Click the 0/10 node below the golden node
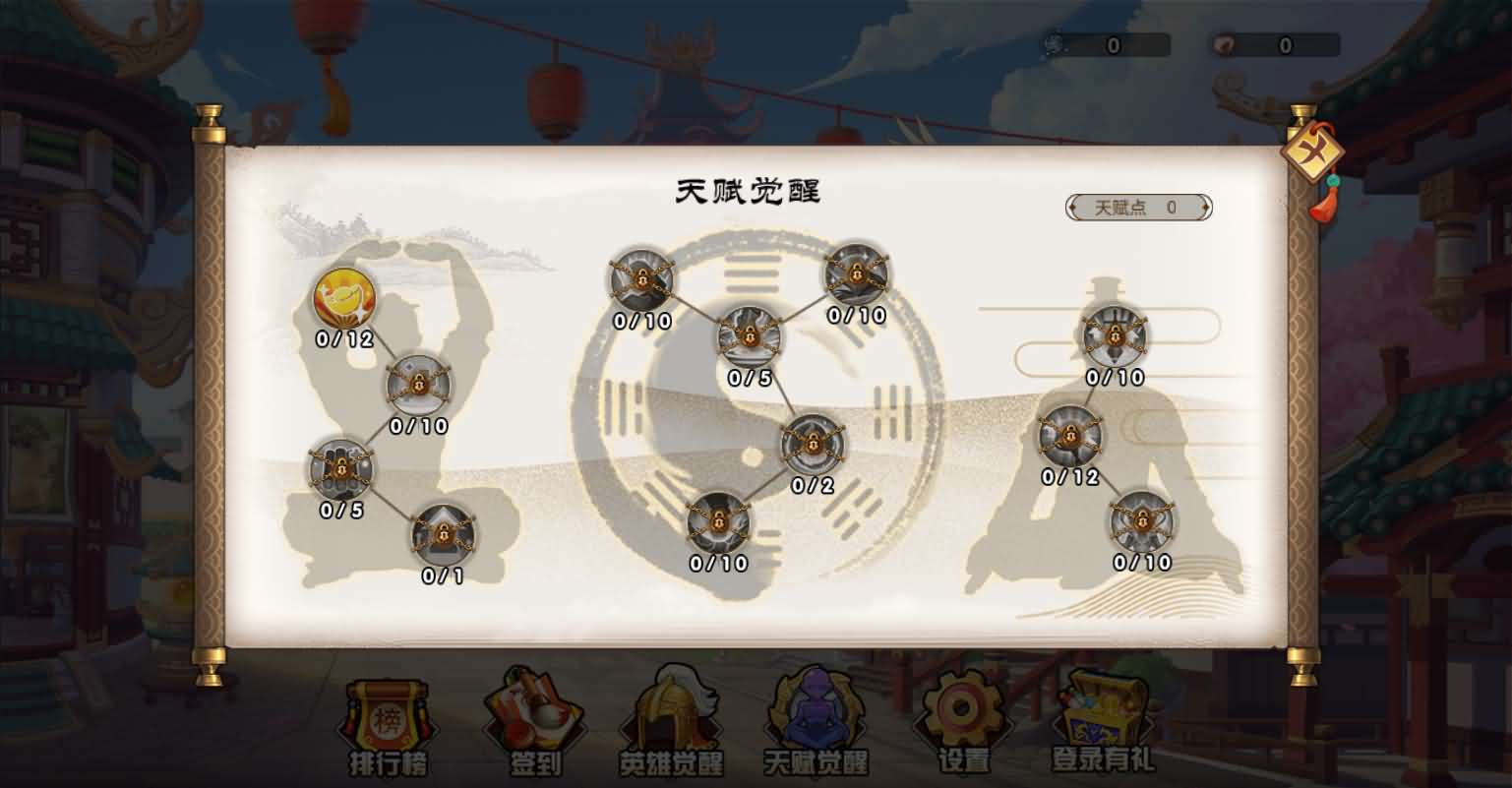 (x=418, y=386)
